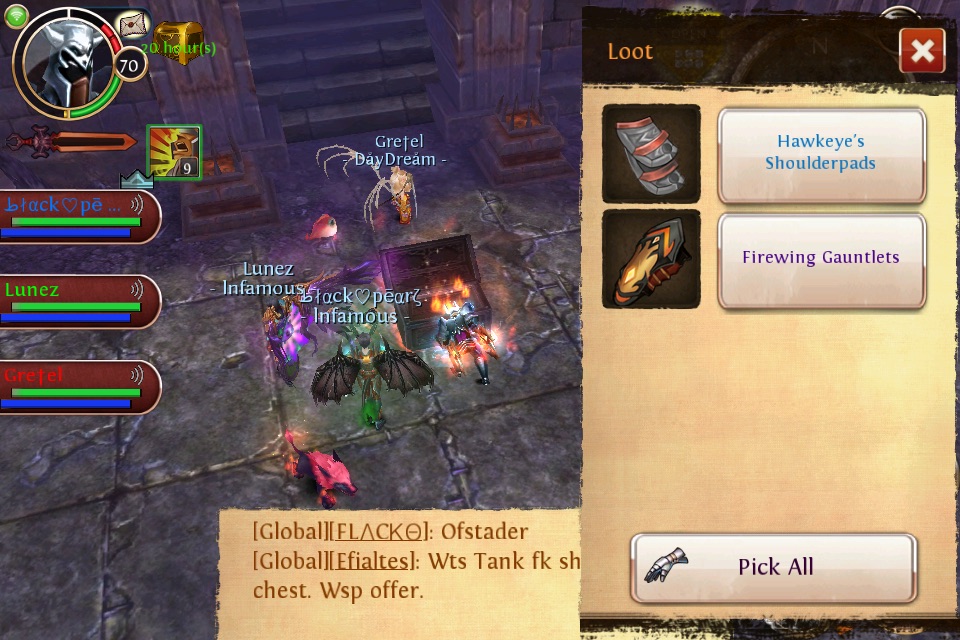
Task: Select the active buff icon showing 9
Action: (174, 152)
